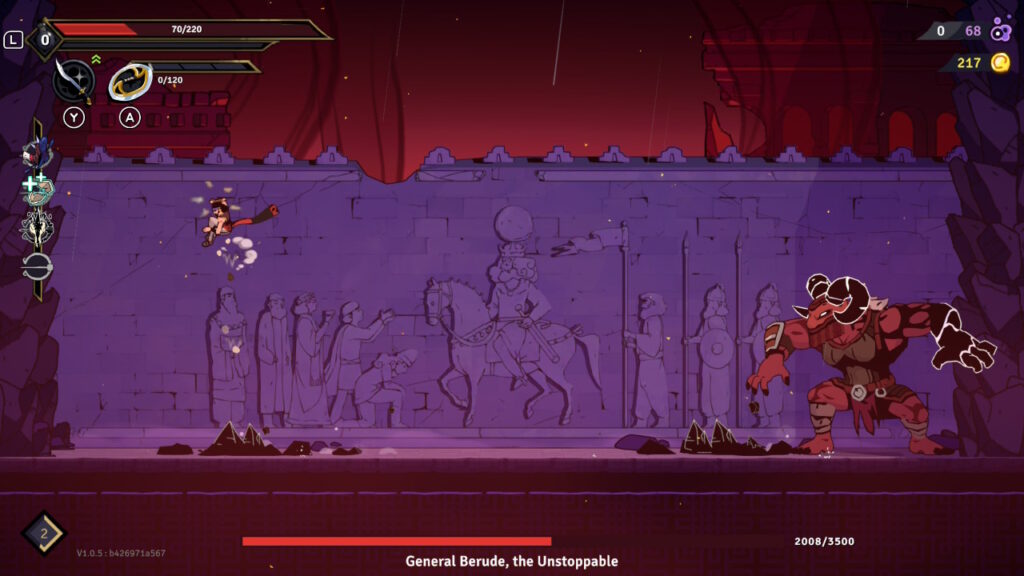Select the top medallion with blue wing
The height and width of the screenshot is (576, 1024).
tap(36, 153)
